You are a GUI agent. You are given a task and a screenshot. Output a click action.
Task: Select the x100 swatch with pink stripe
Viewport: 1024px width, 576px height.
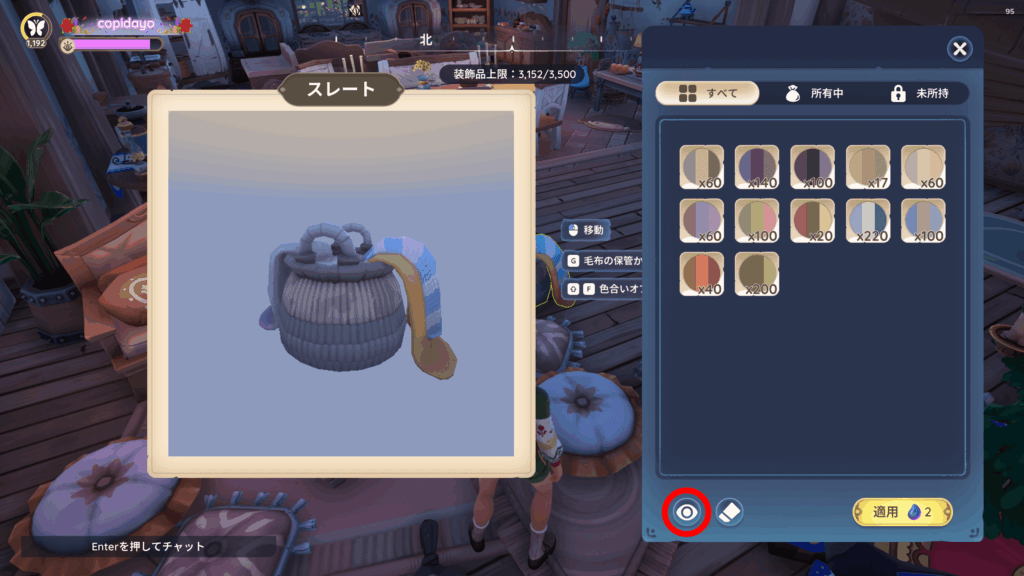(757, 220)
